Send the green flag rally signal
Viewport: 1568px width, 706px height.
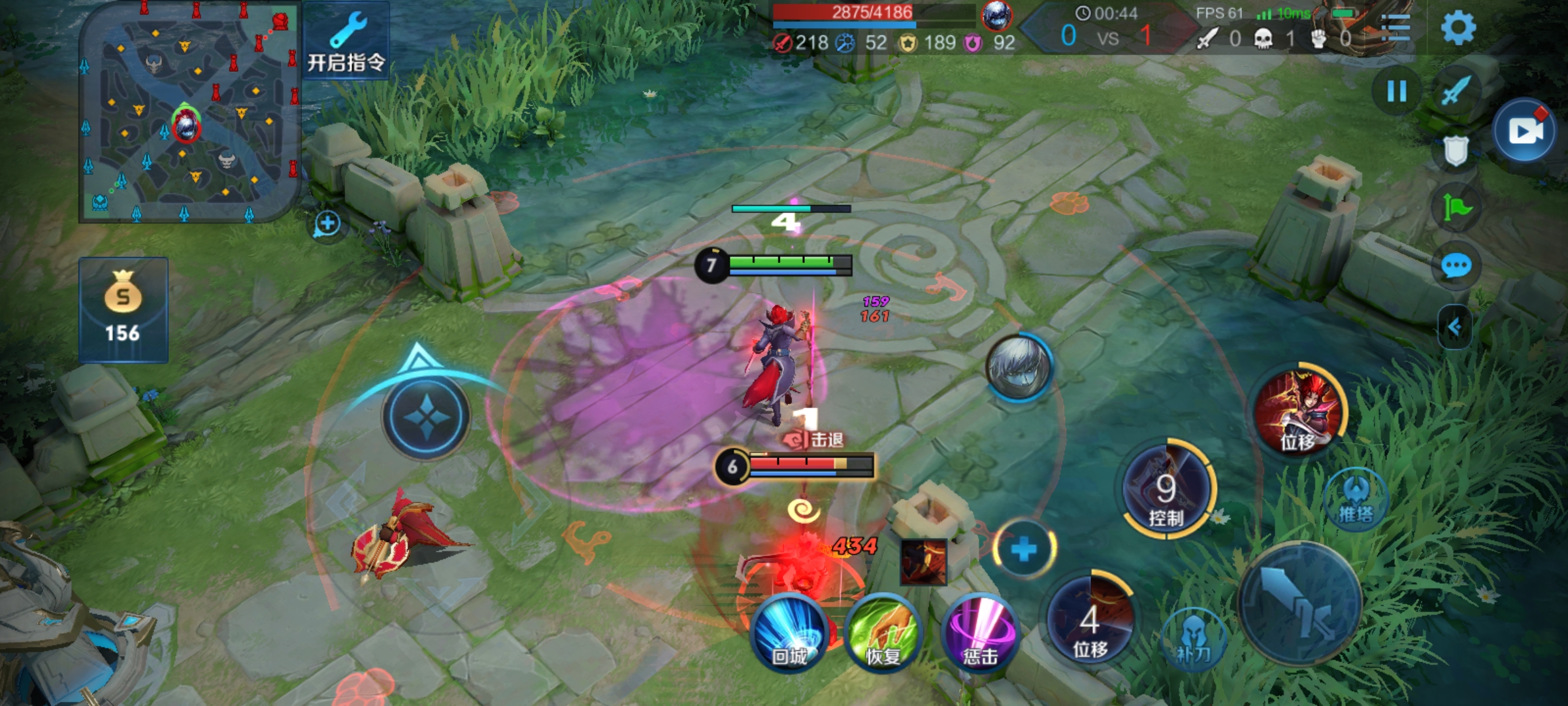click(1456, 208)
